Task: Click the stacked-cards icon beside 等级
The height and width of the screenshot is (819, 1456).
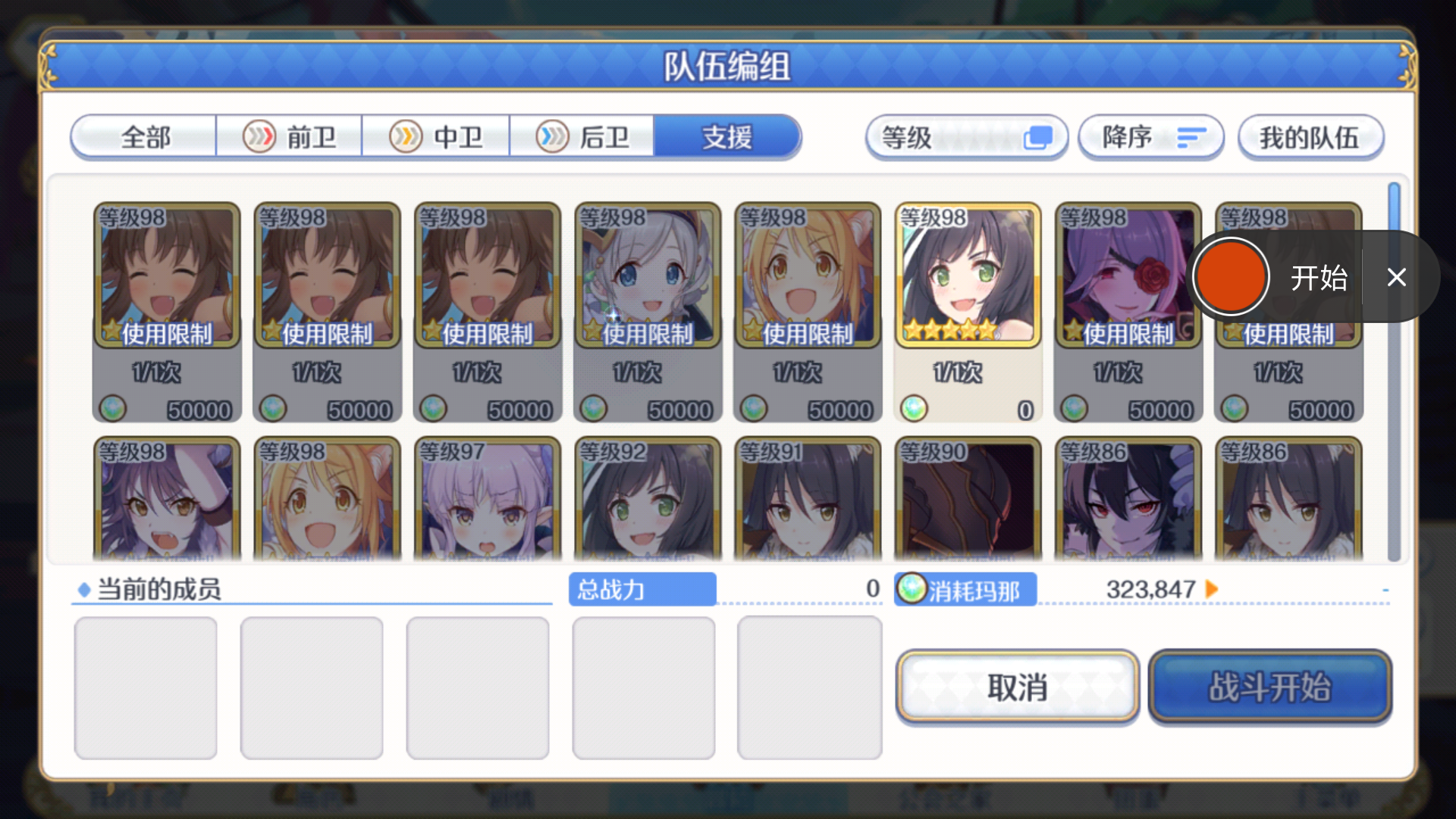Action: pyautogui.click(x=1037, y=137)
